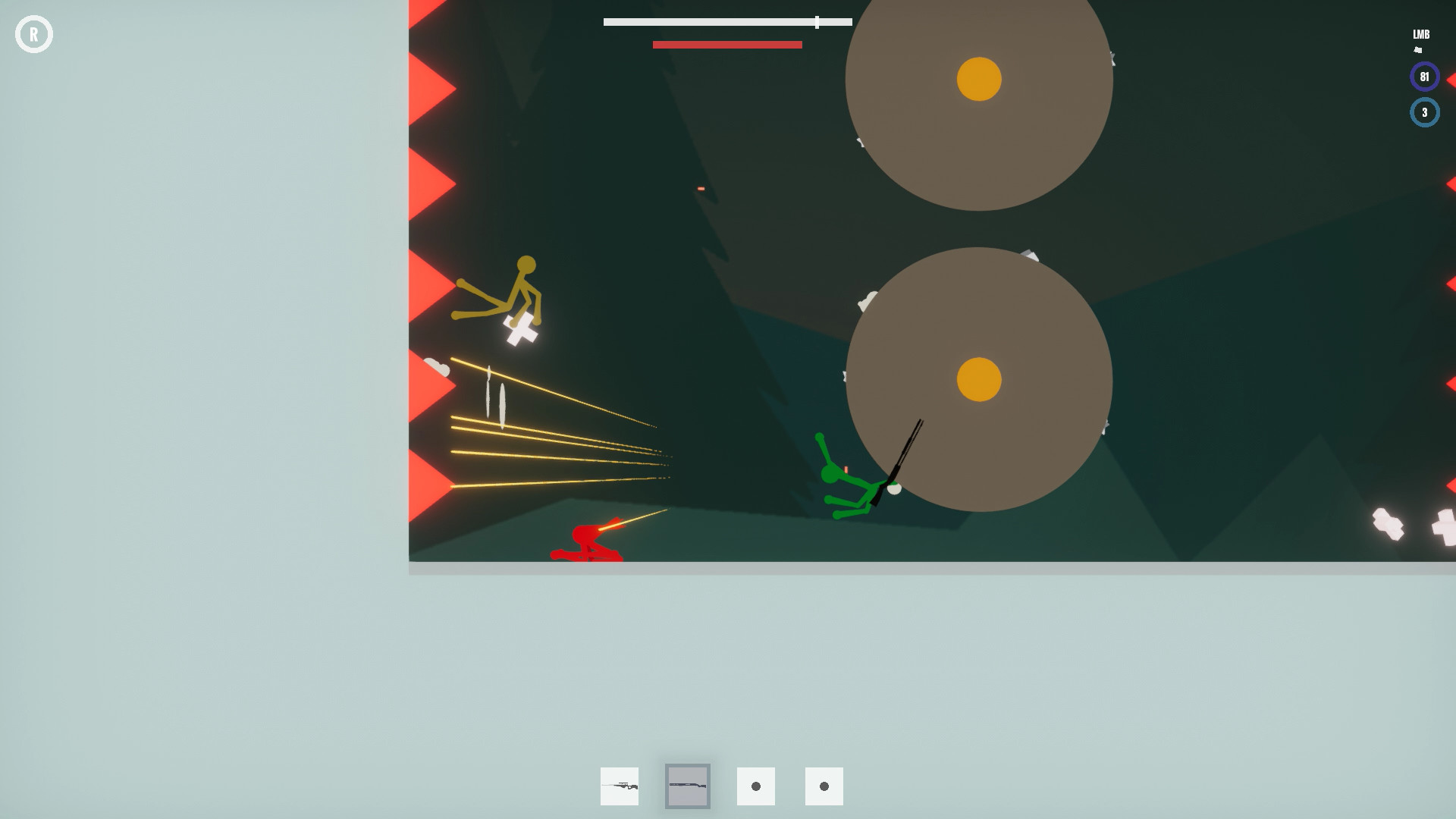Click the red enemy health bar

click(x=726, y=45)
